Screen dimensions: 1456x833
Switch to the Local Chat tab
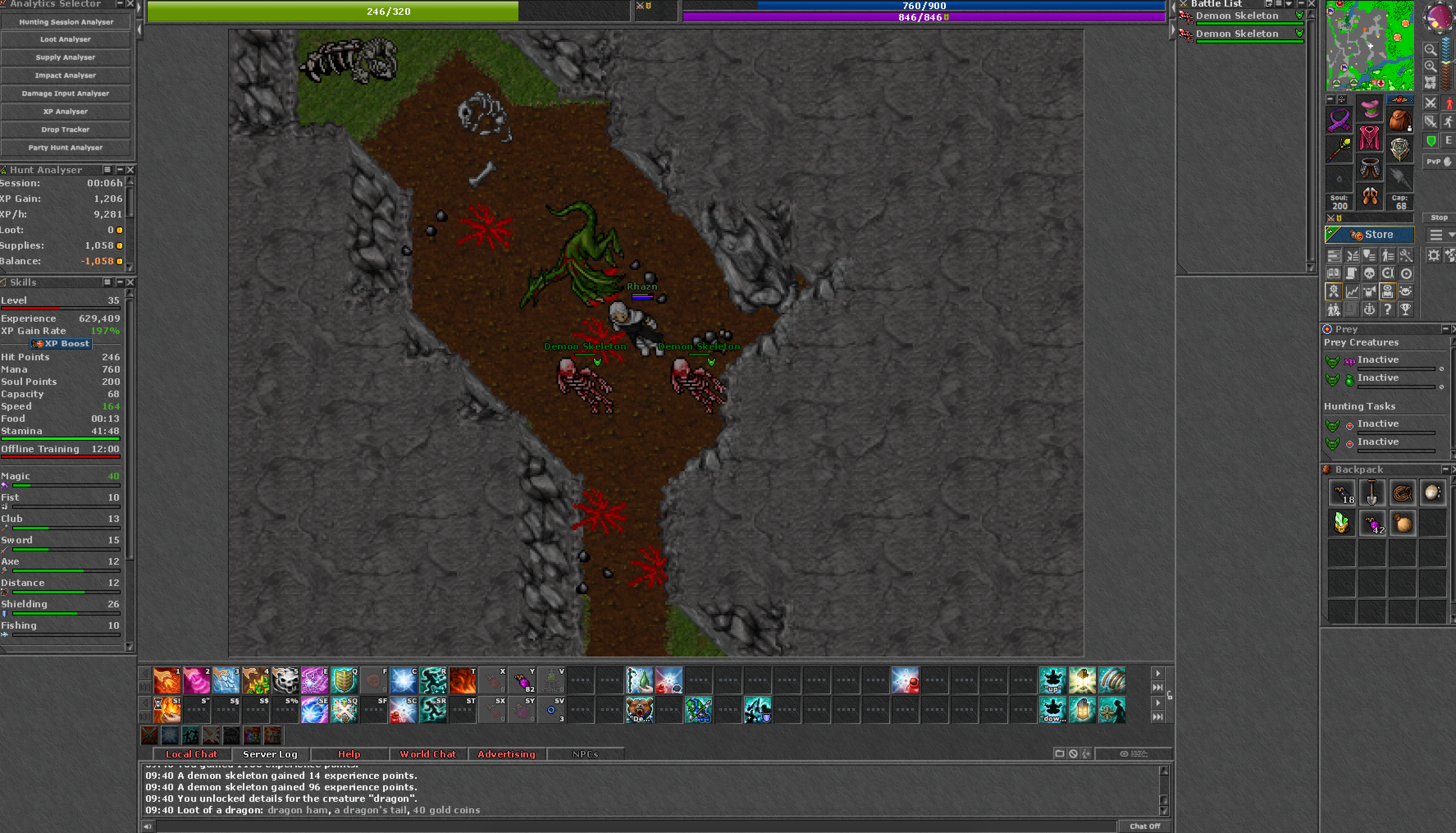coord(192,754)
